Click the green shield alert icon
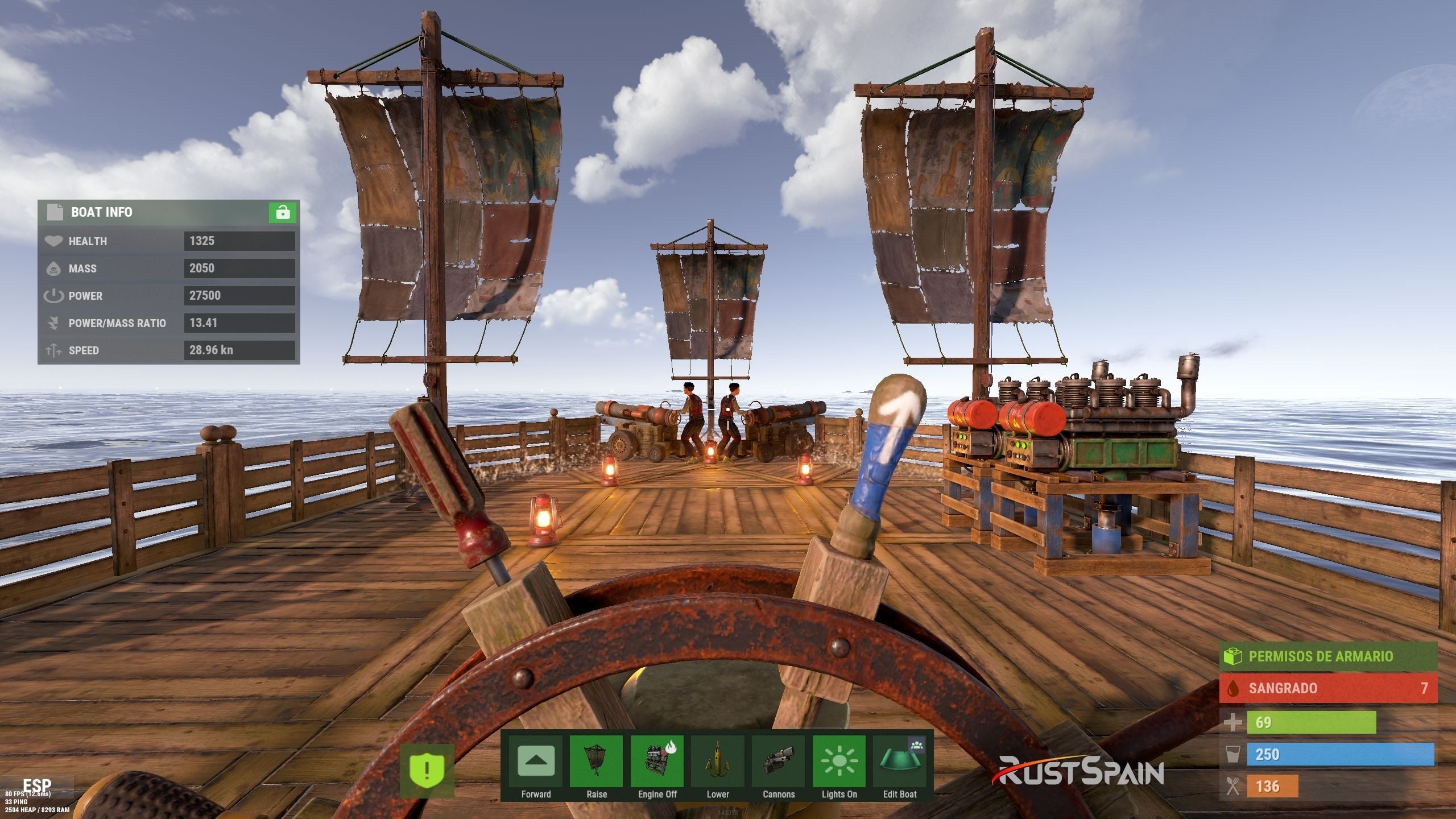The height and width of the screenshot is (819, 1456). pos(427,771)
